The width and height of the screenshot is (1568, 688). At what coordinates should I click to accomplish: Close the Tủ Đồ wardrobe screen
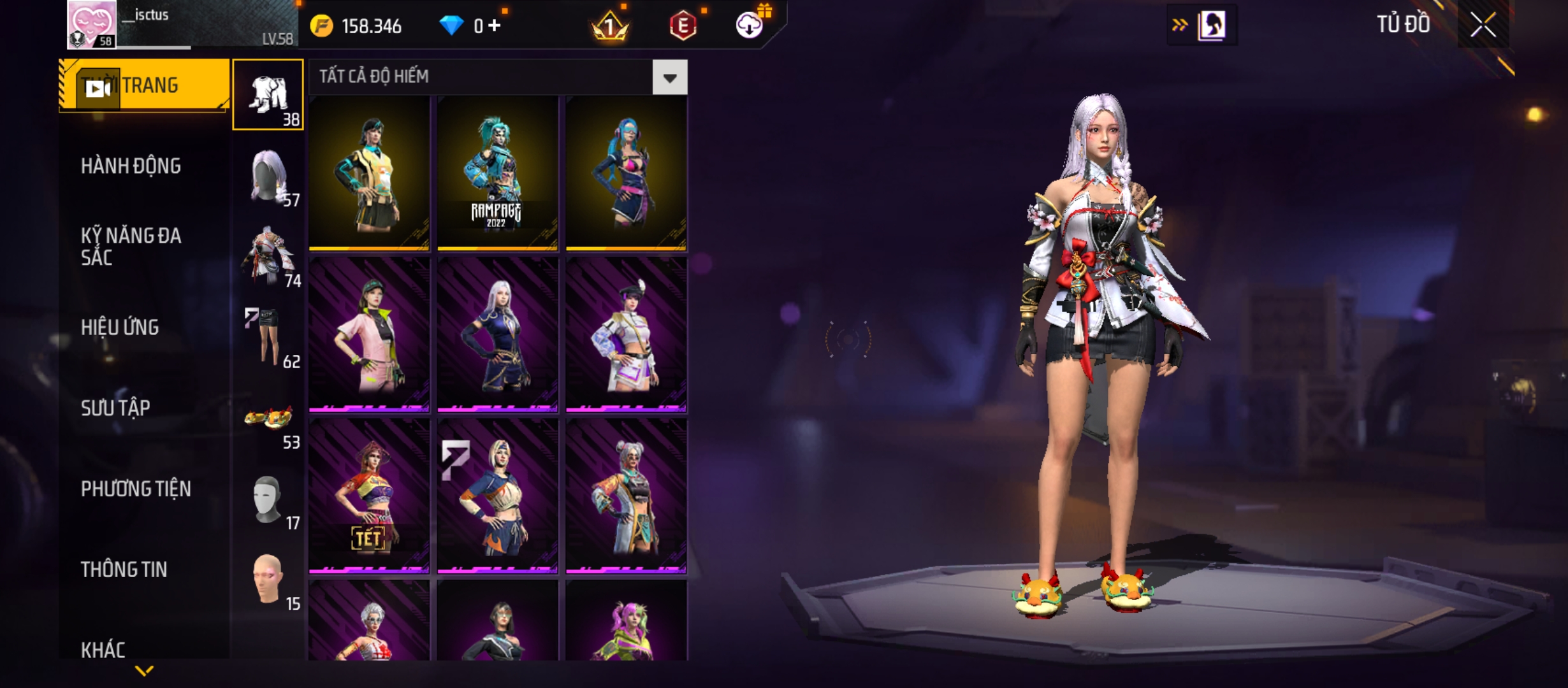(1483, 25)
